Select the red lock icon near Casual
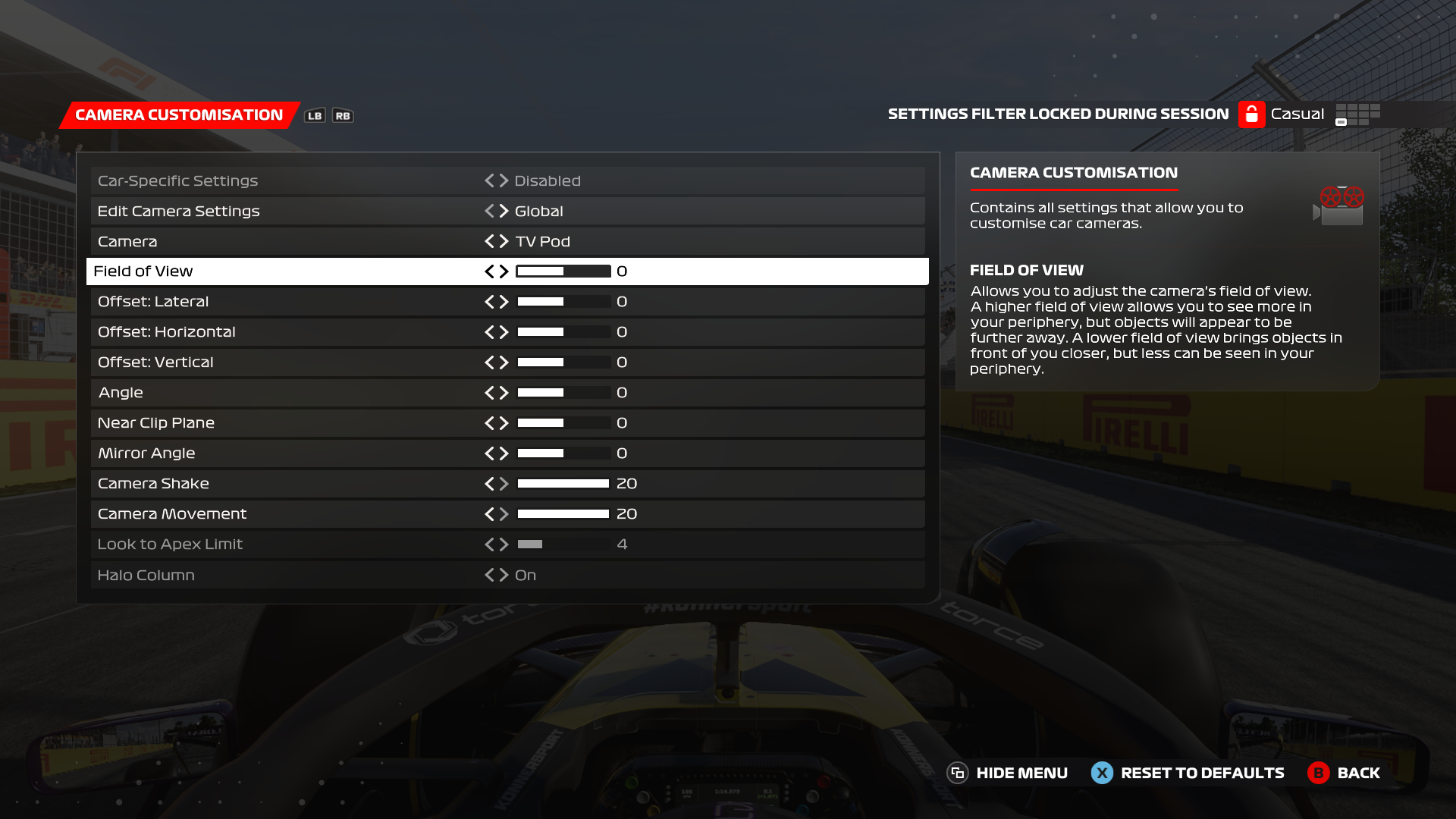Viewport: 1456px width, 819px height. [x=1251, y=114]
